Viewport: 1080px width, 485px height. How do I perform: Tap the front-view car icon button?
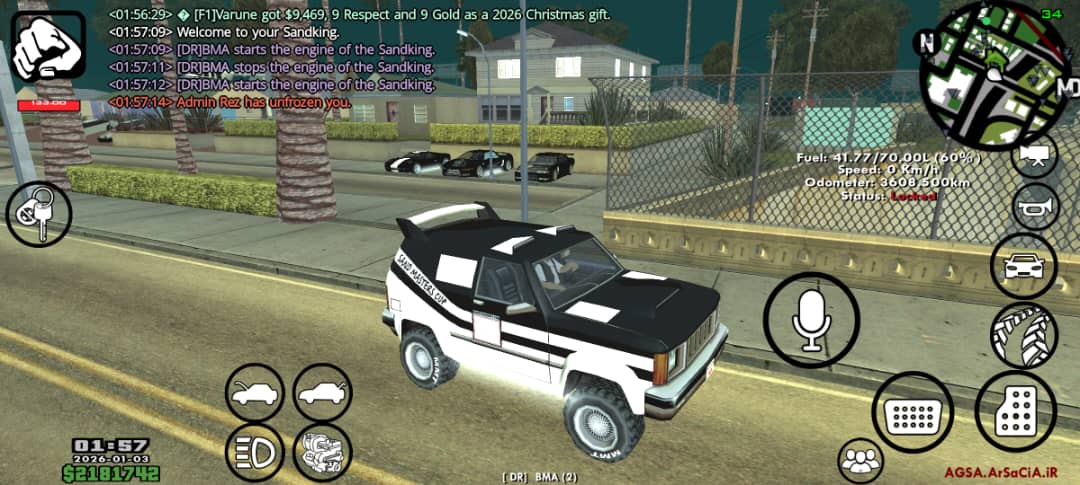pos(1024,267)
